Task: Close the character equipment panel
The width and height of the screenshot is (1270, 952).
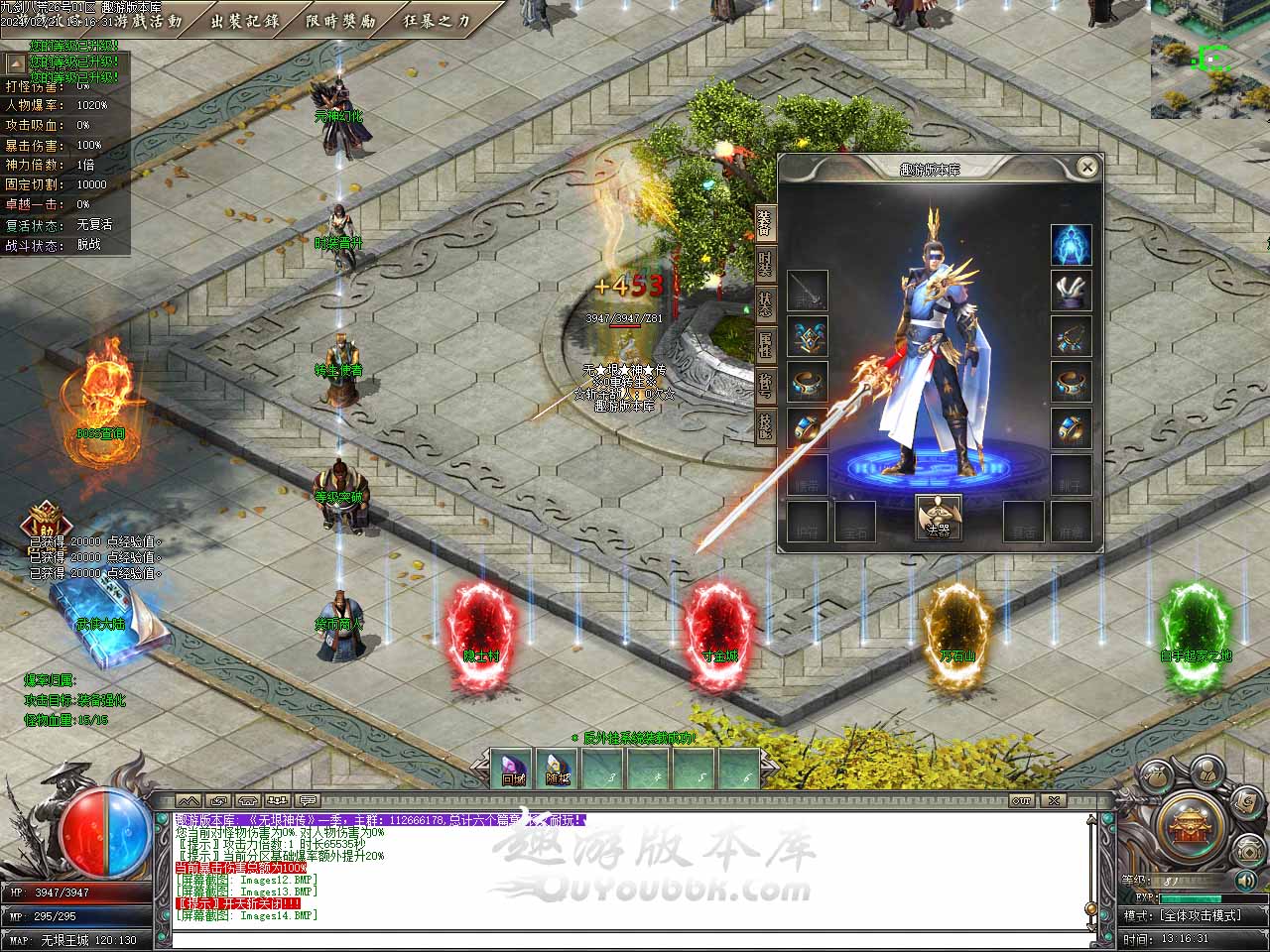Action: click(1087, 167)
